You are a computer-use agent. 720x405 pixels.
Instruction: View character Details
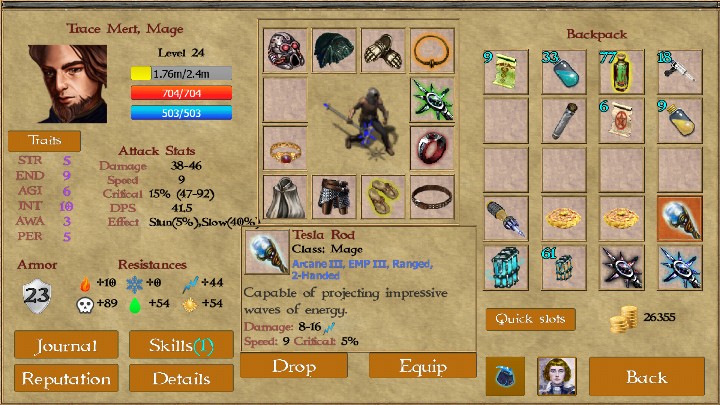(181, 379)
